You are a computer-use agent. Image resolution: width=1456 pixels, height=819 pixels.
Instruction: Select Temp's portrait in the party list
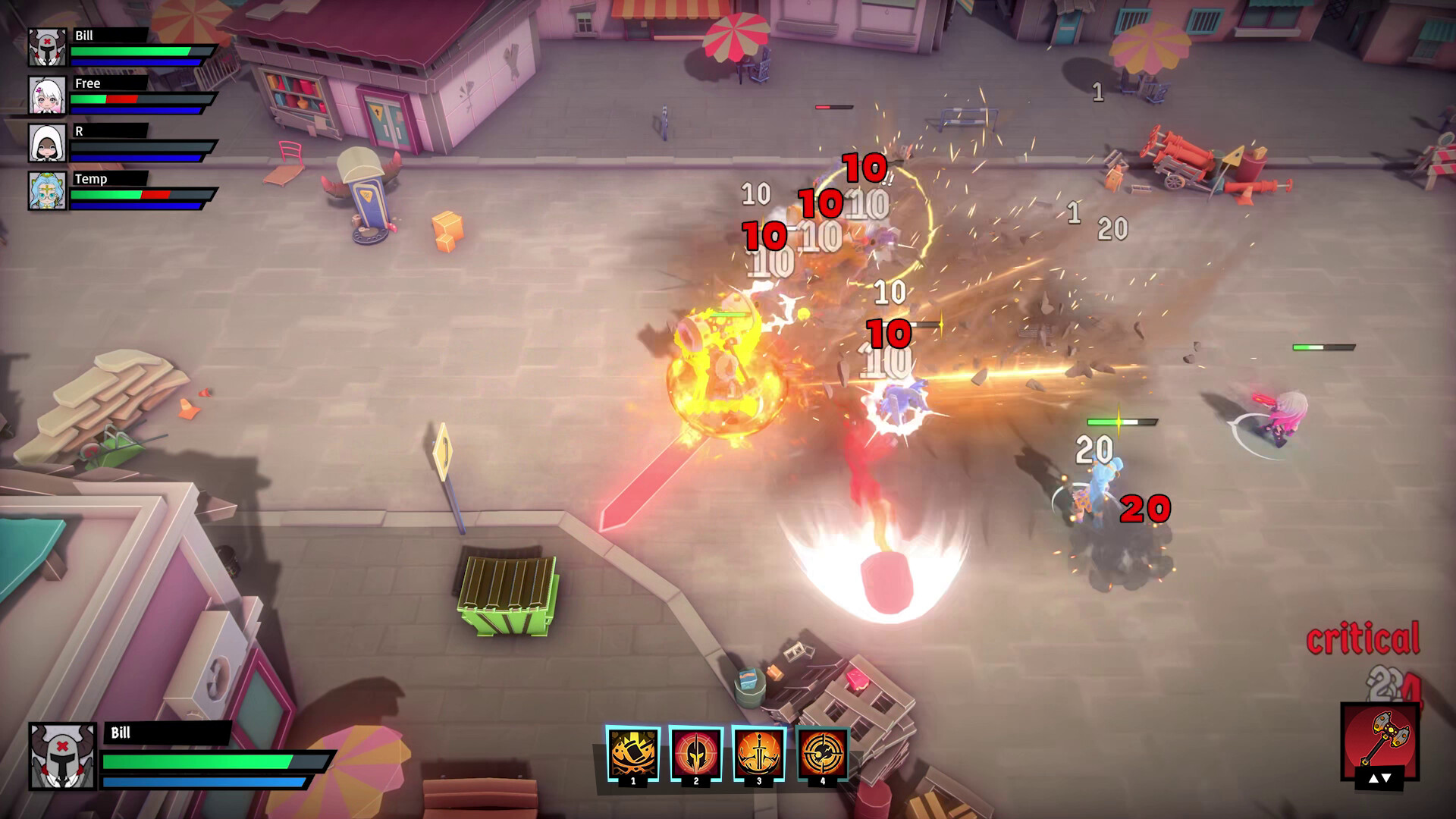47,190
